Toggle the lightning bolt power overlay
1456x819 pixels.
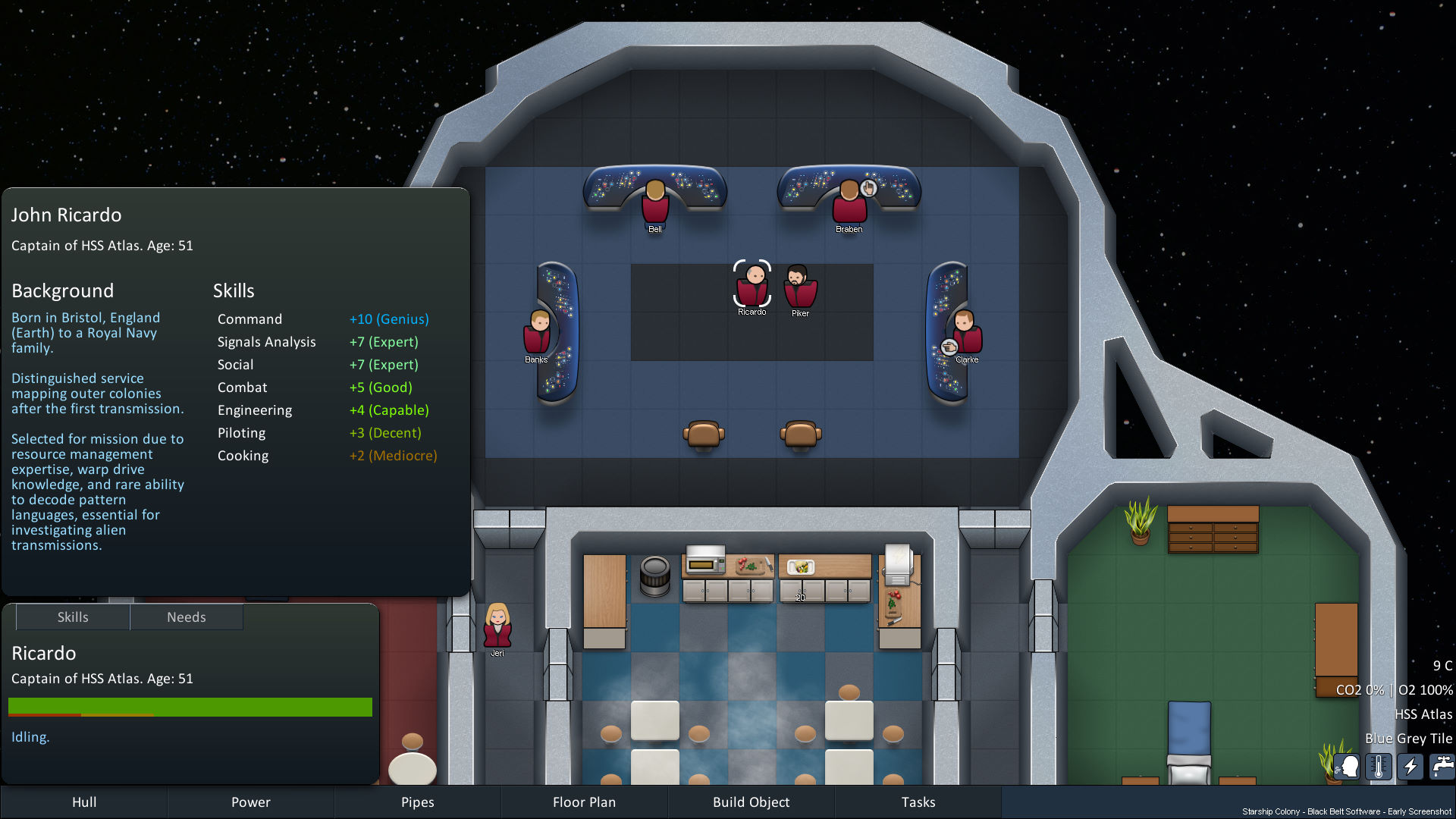[x=1410, y=766]
